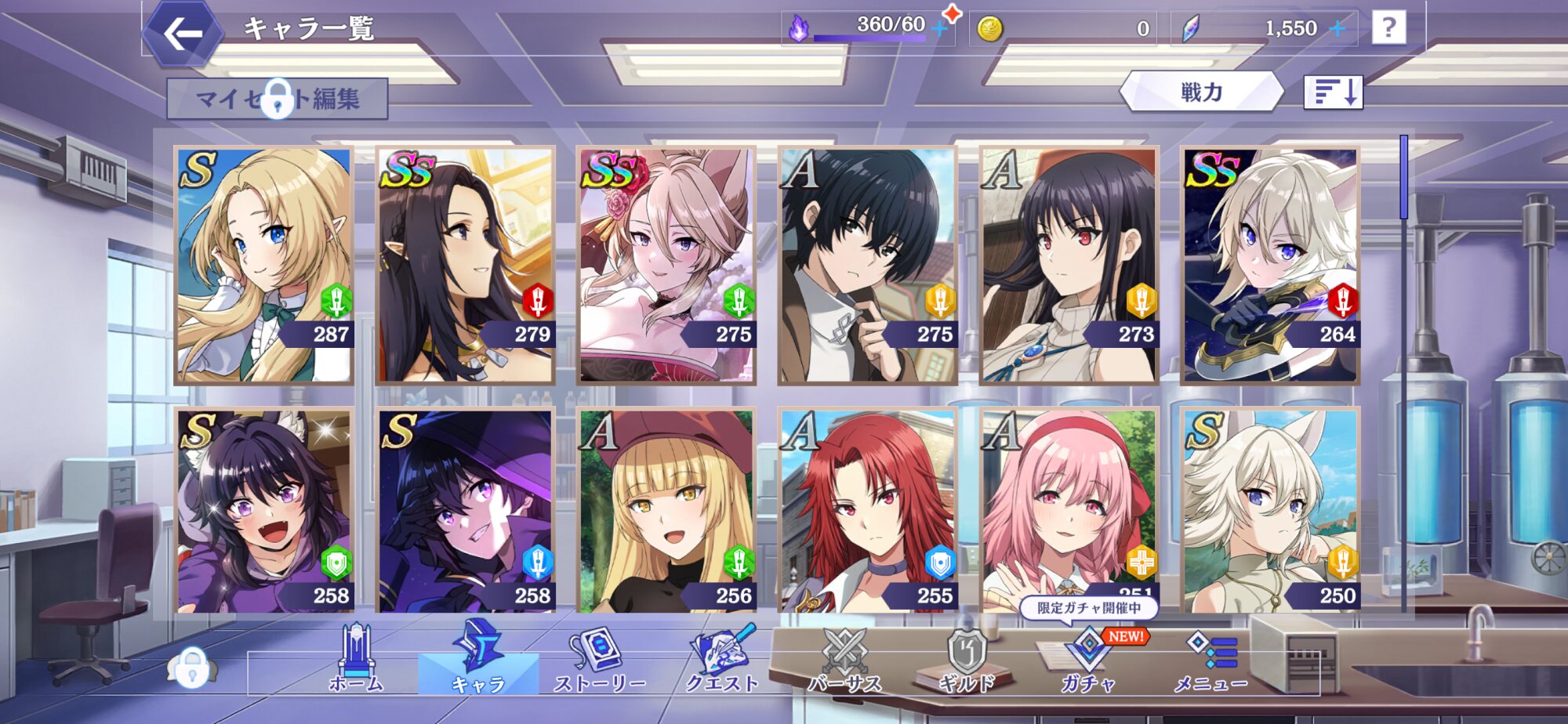The height and width of the screenshot is (724, 1568).
Task: Open the クエスト tab
Action: click(722, 660)
